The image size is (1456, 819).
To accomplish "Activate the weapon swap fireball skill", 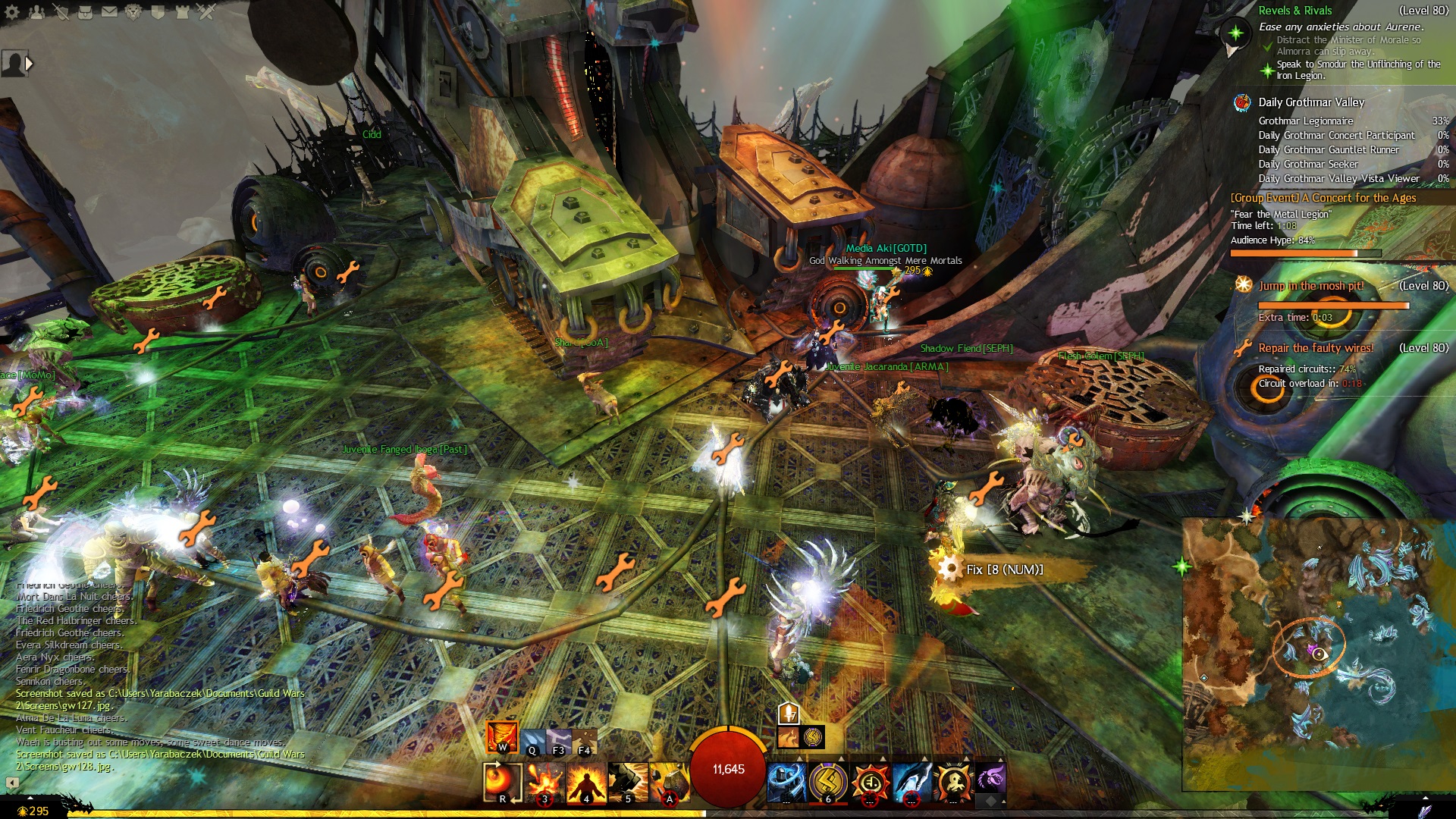I will coord(503,782).
